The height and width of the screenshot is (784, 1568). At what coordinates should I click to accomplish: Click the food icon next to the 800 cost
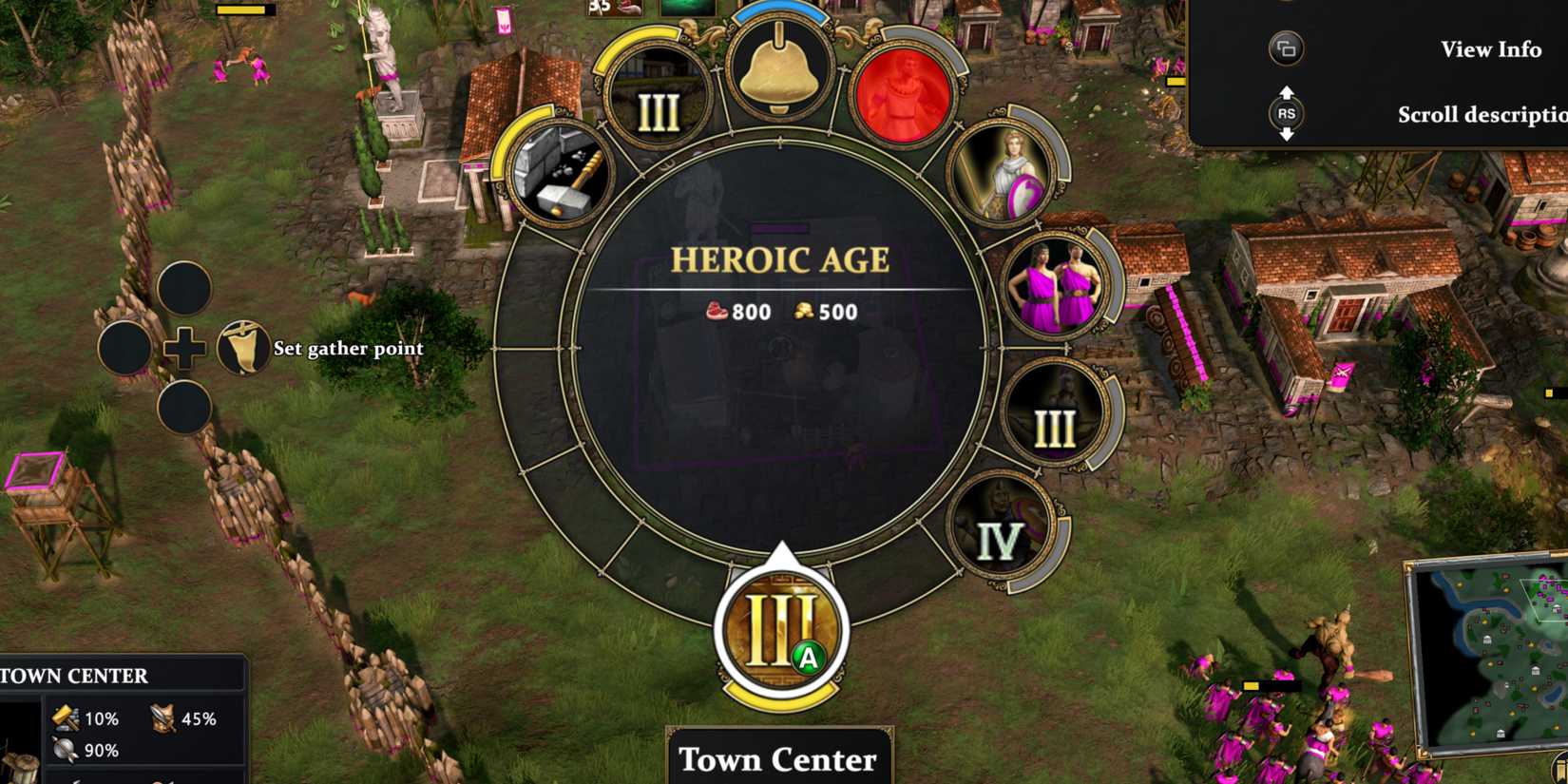click(717, 312)
